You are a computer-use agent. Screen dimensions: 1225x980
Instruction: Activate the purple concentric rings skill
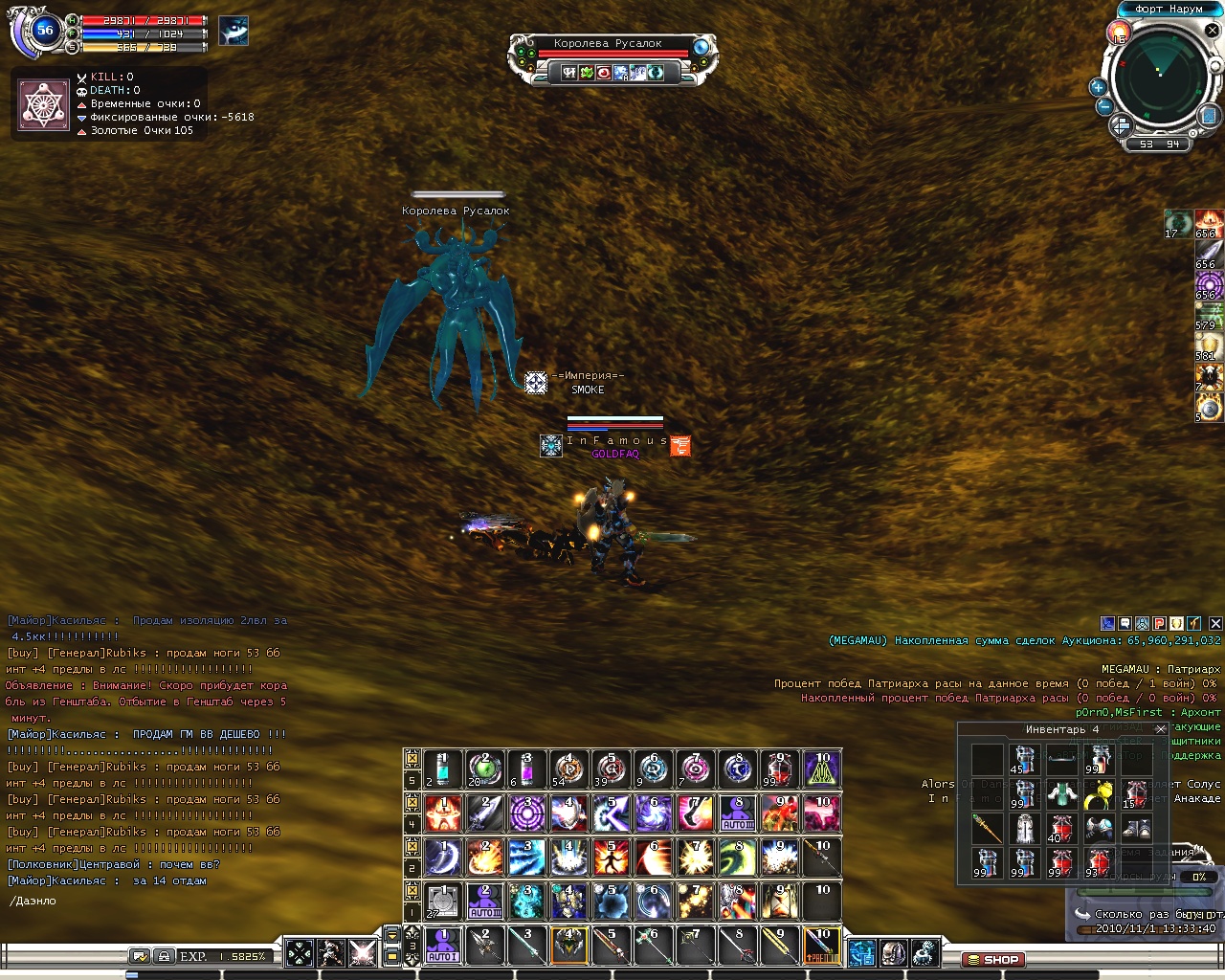pos(527,813)
